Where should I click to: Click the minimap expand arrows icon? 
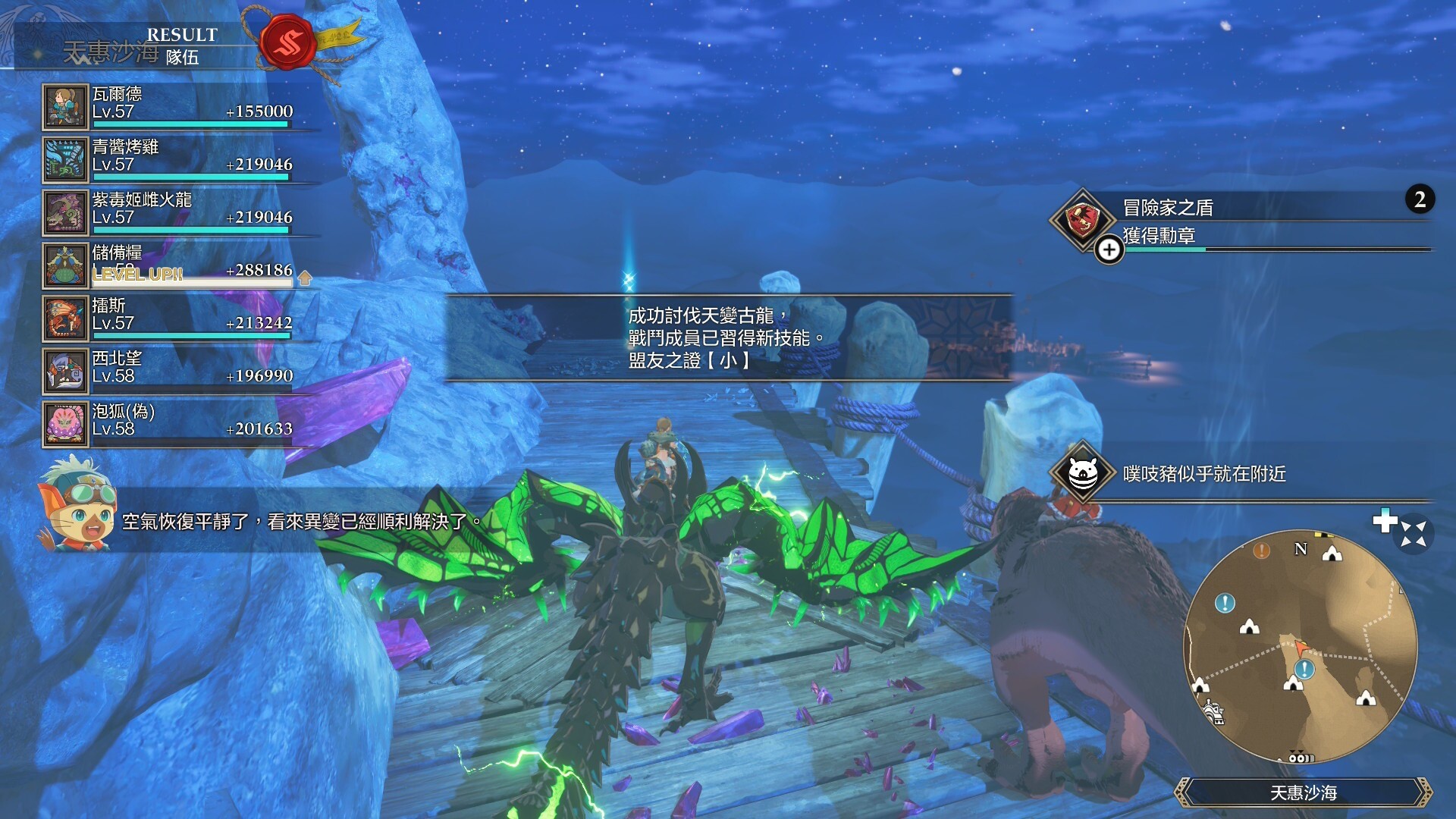(x=1414, y=533)
